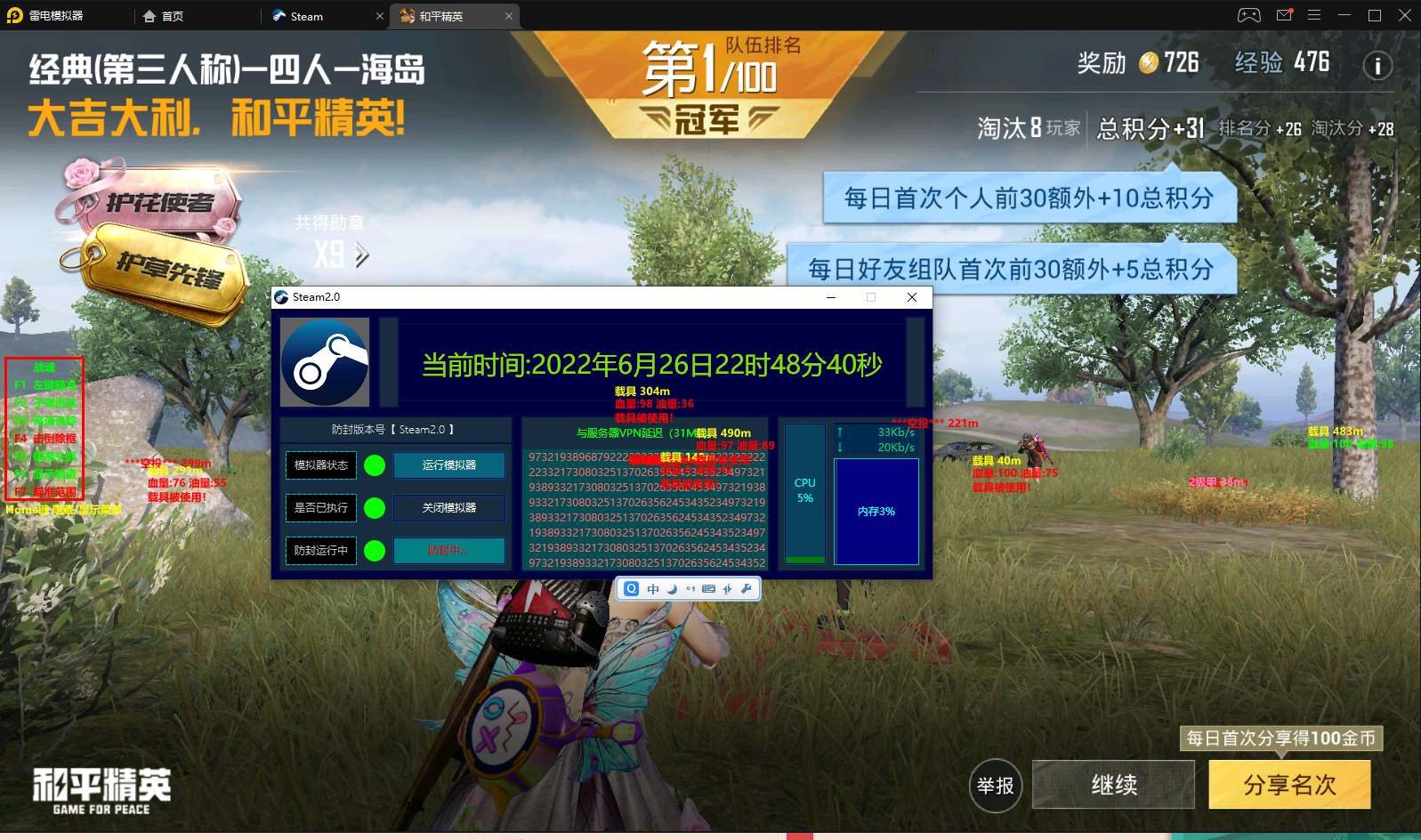Open the QQ Pinyin settings with wrench icon
This screenshot has width=1421, height=840.
[x=747, y=589]
